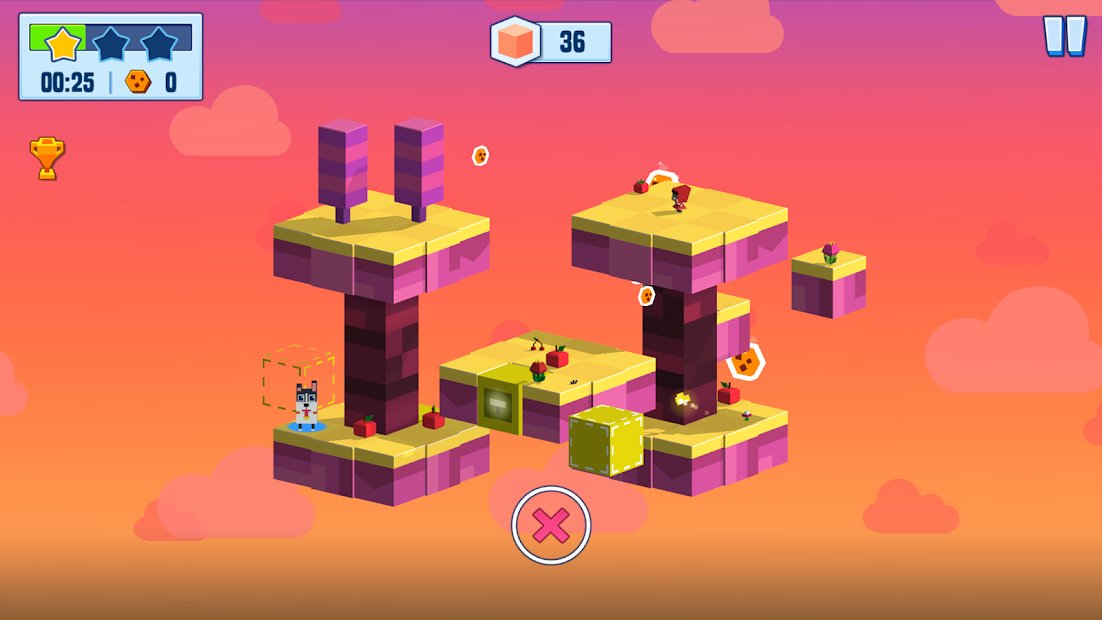Cancel block placement with the pink X button
The height and width of the screenshot is (620, 1102).
[551, 525]
